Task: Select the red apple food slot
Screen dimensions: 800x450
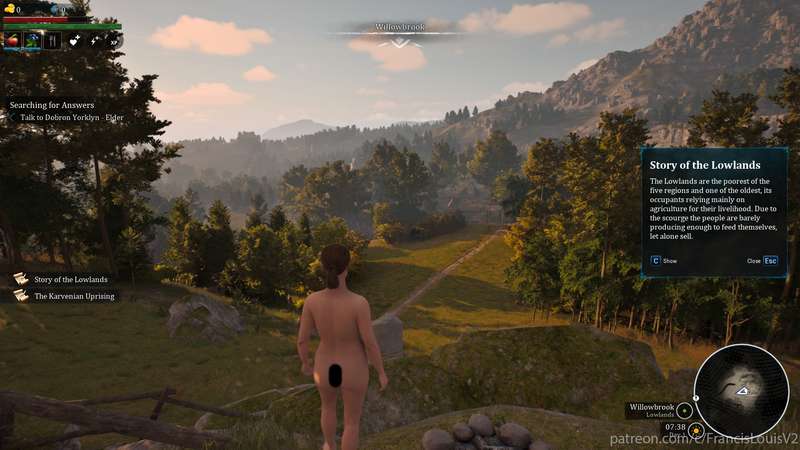Action: pos(12,41)
